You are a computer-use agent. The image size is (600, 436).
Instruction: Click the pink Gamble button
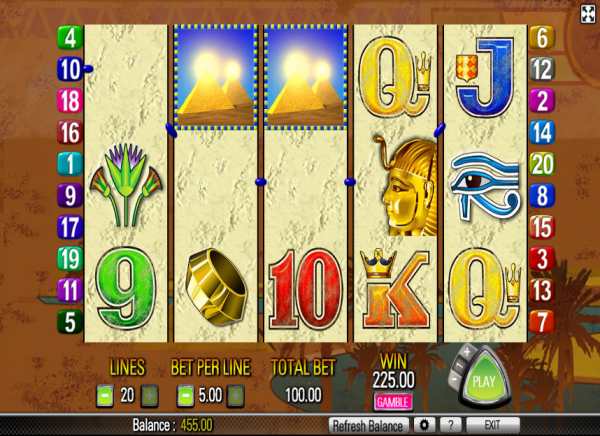tap(393, 402)
